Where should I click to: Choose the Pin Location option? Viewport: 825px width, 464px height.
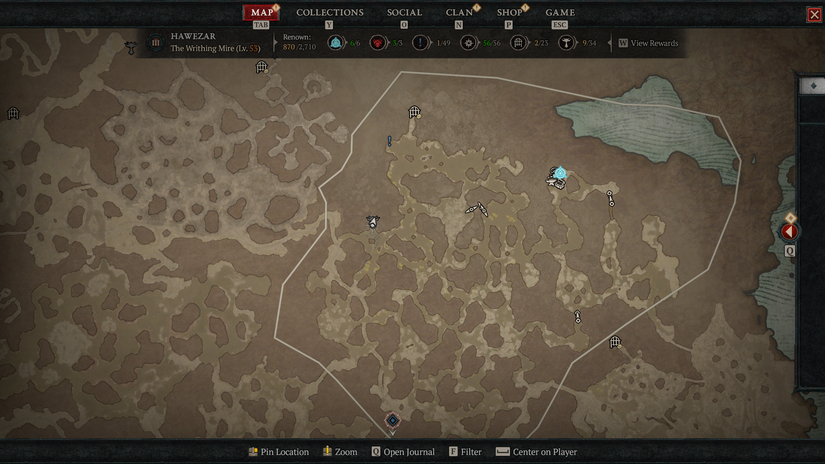[x=279, y=452]
